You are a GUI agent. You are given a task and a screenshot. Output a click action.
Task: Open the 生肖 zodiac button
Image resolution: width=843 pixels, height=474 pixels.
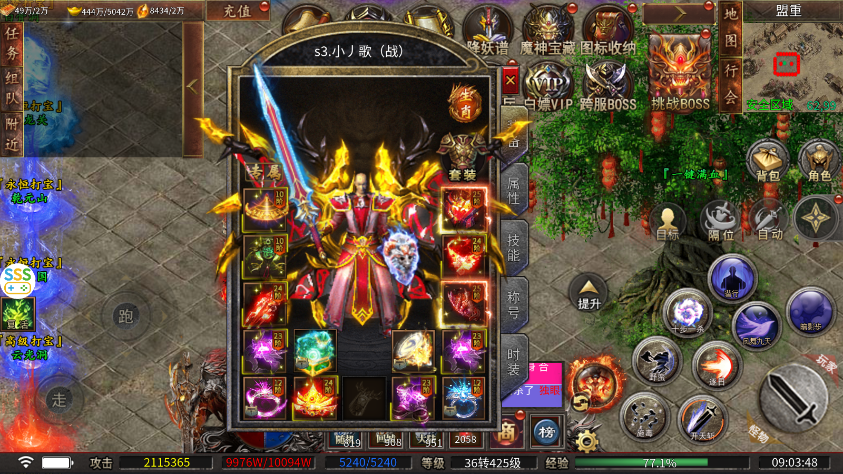(x=463, y=100)
